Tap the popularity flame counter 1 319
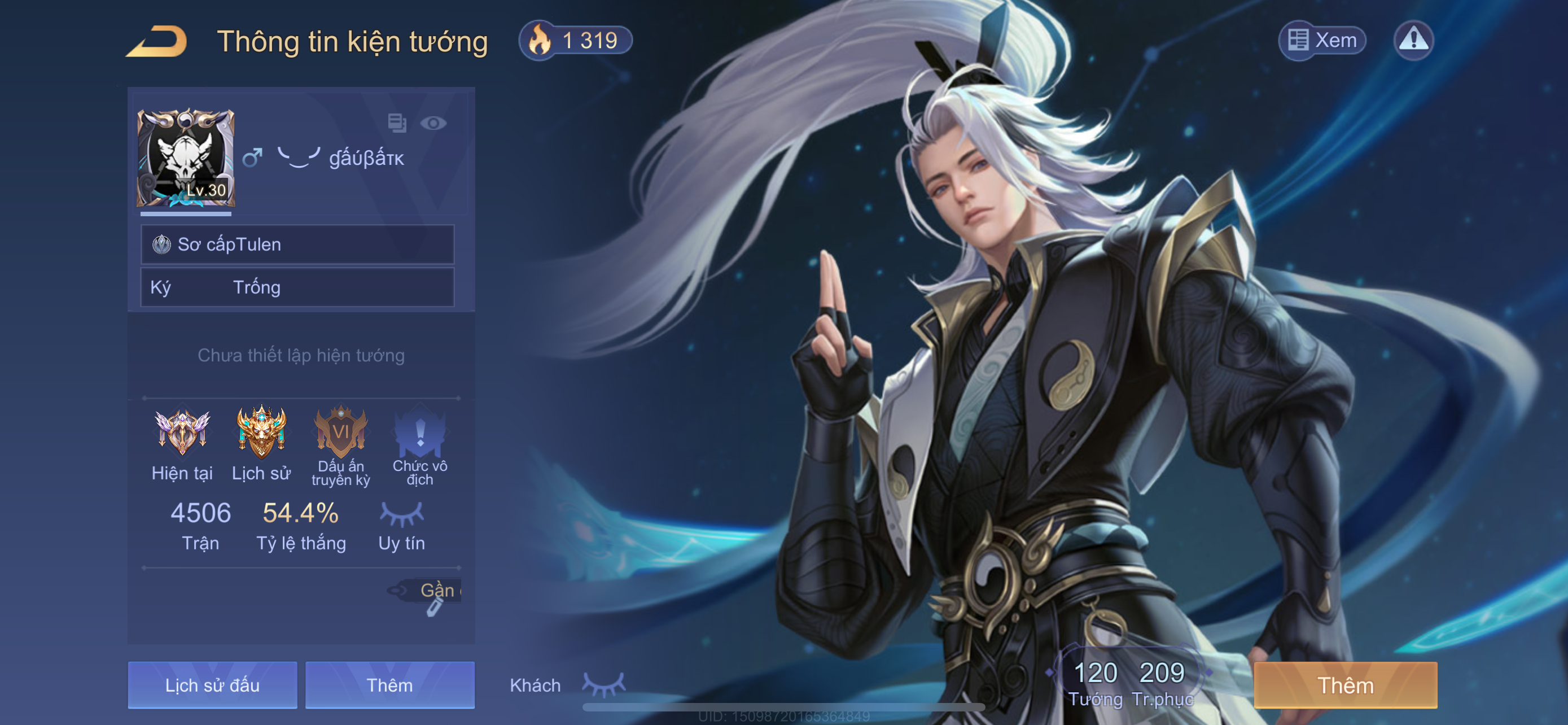The height and width of the screenshot is (725, 1568). click(575, 41)
